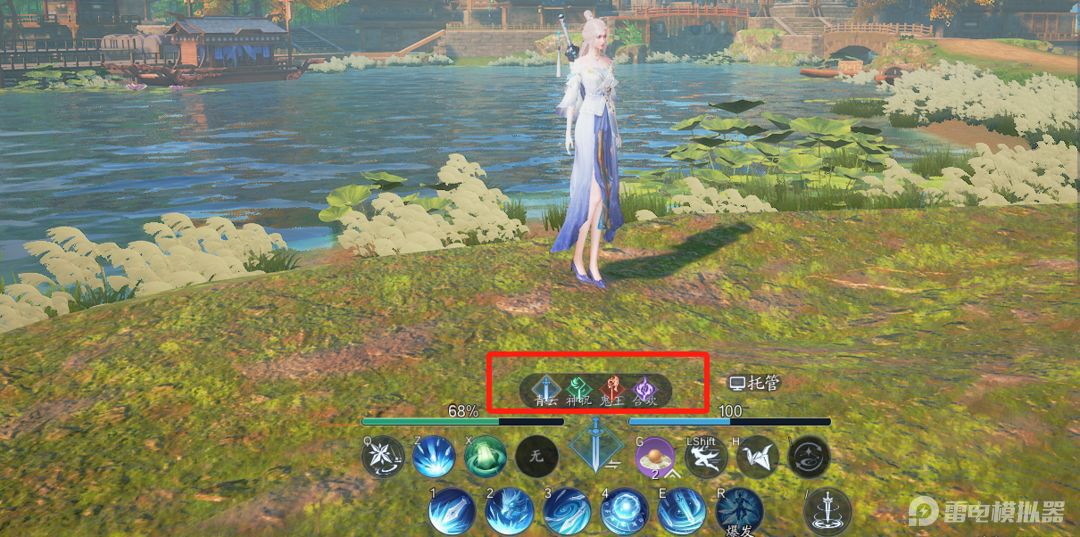Activate the Q star-shaped skill
This screenshot has height=537, width=1080.
(383, 457)
